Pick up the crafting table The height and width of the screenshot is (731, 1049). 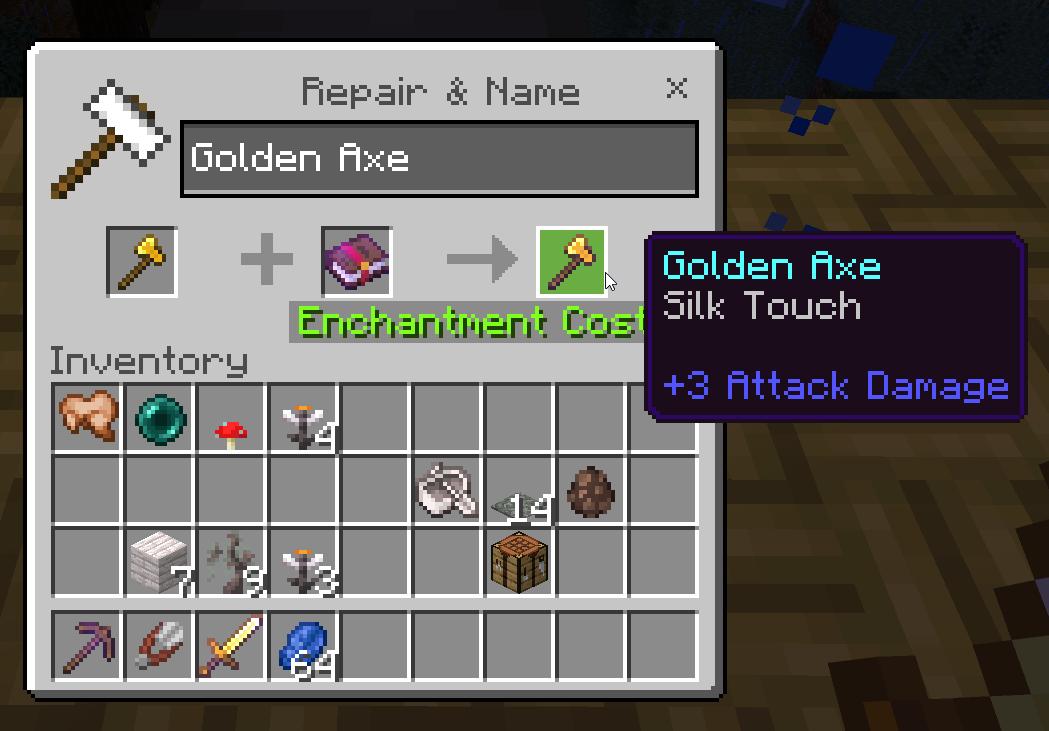click(x=519, y=562)
